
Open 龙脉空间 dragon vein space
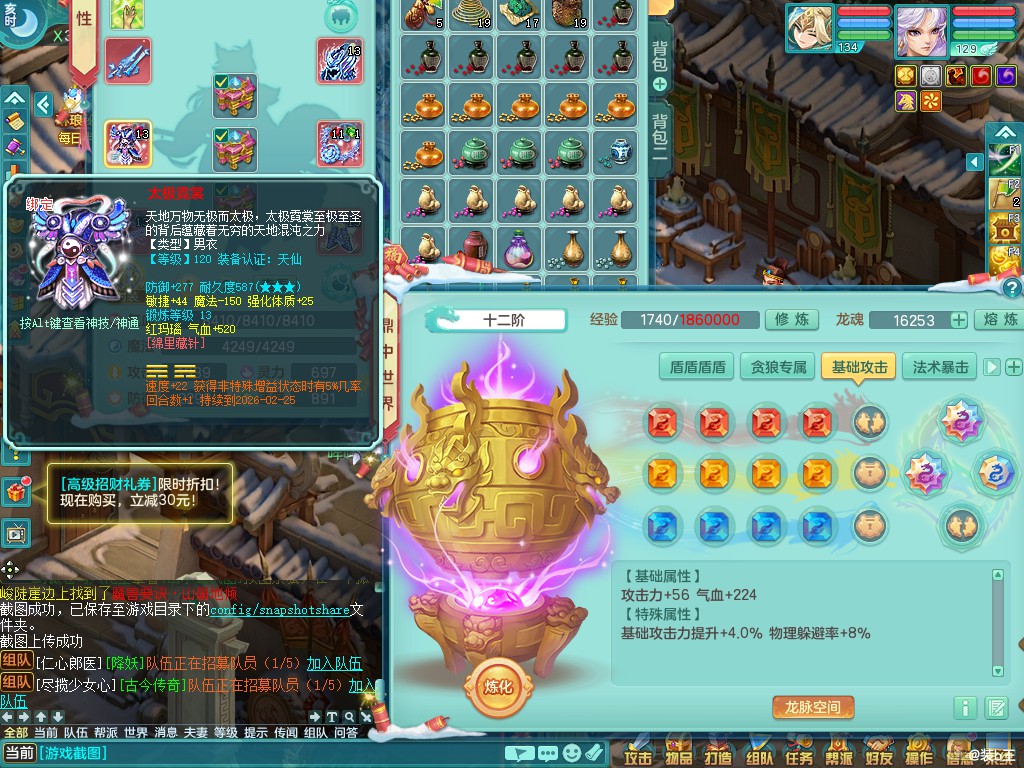click(812, 707)
